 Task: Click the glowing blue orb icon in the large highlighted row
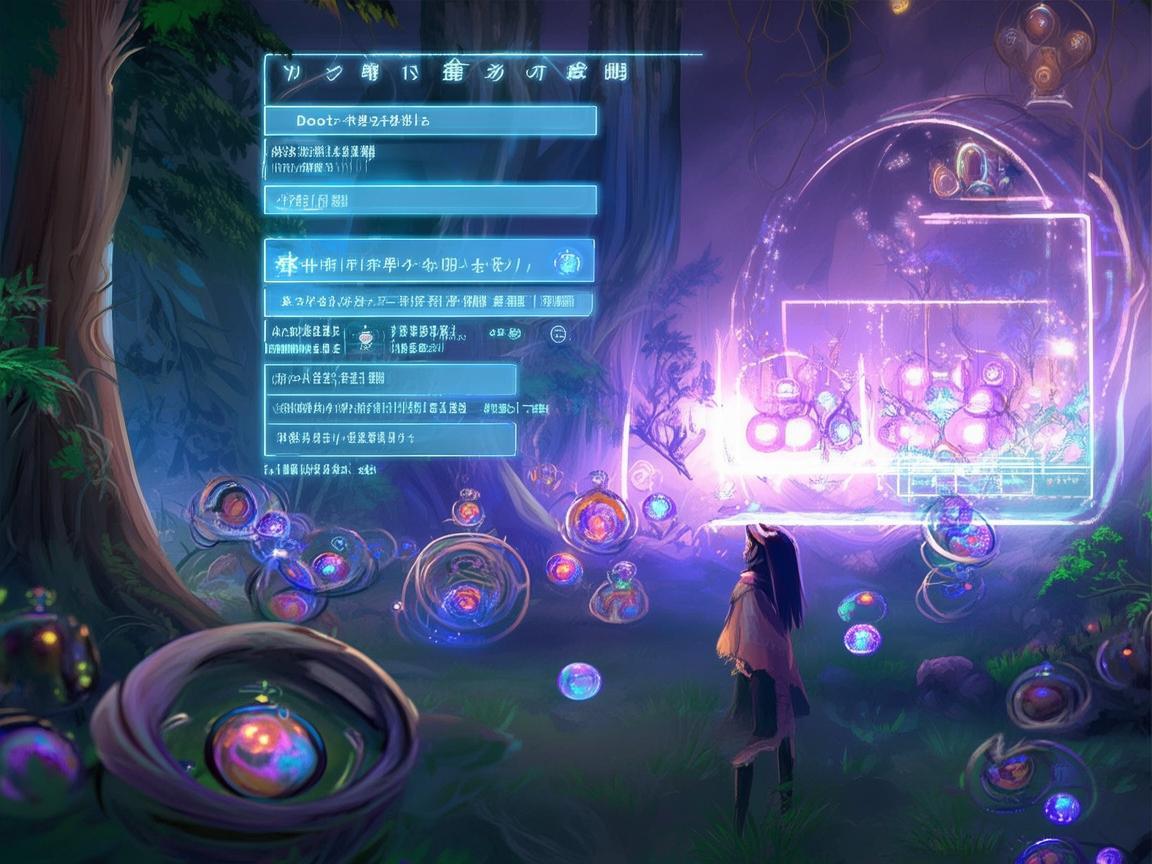[567, 263]
